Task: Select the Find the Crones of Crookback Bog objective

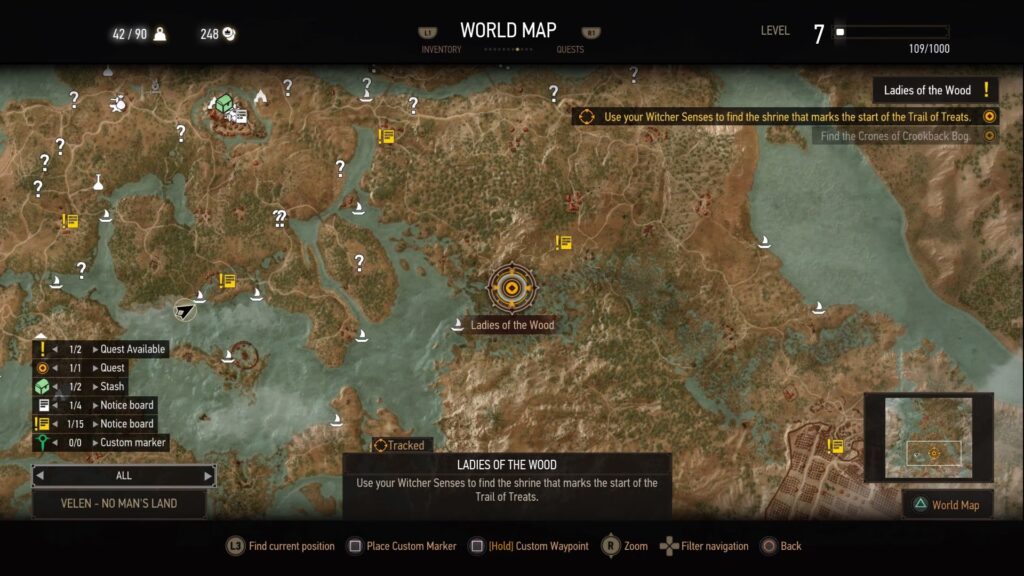Action: pyautogui.click(x=895, y=136)
